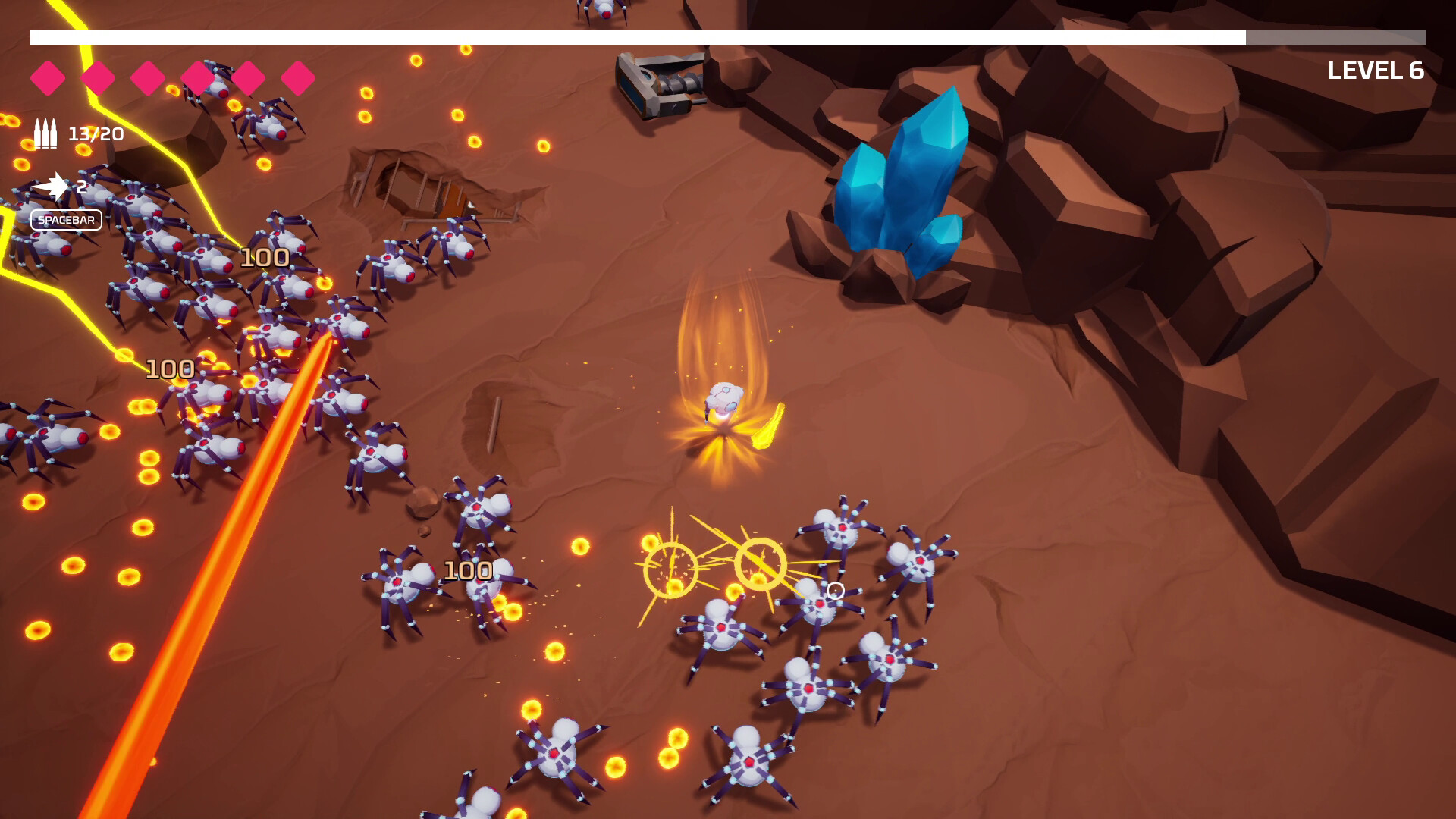
Task: Click the ammo bullets icon in HUD
Action: click(x=45, y=133)
